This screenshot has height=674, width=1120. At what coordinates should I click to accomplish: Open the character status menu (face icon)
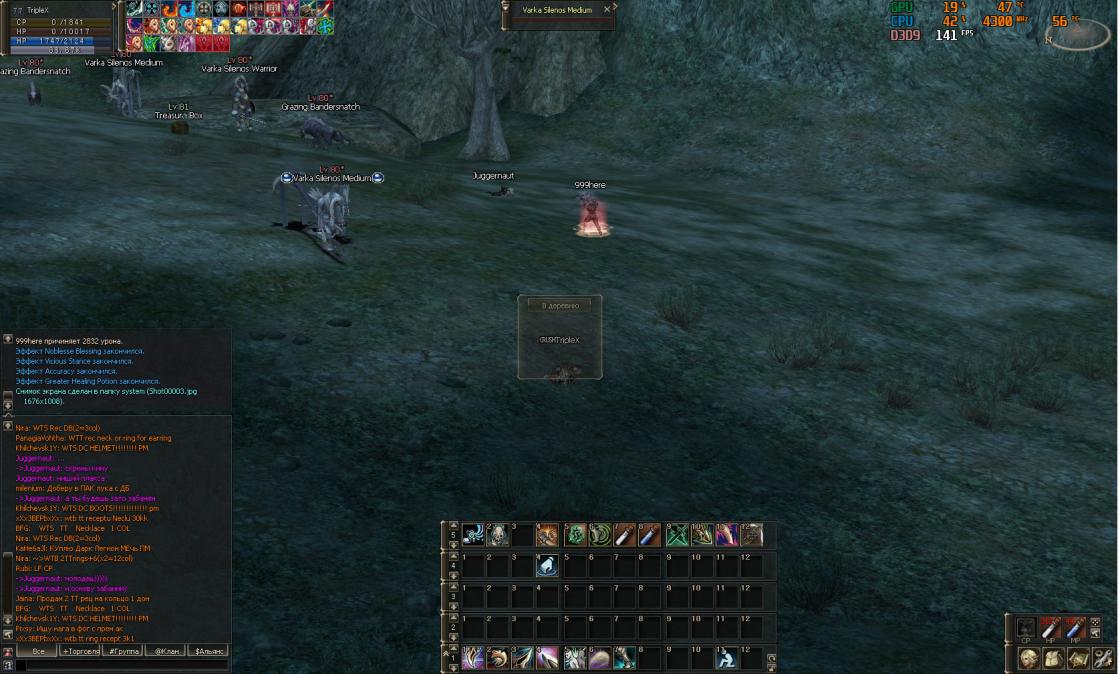[1028, 658]
